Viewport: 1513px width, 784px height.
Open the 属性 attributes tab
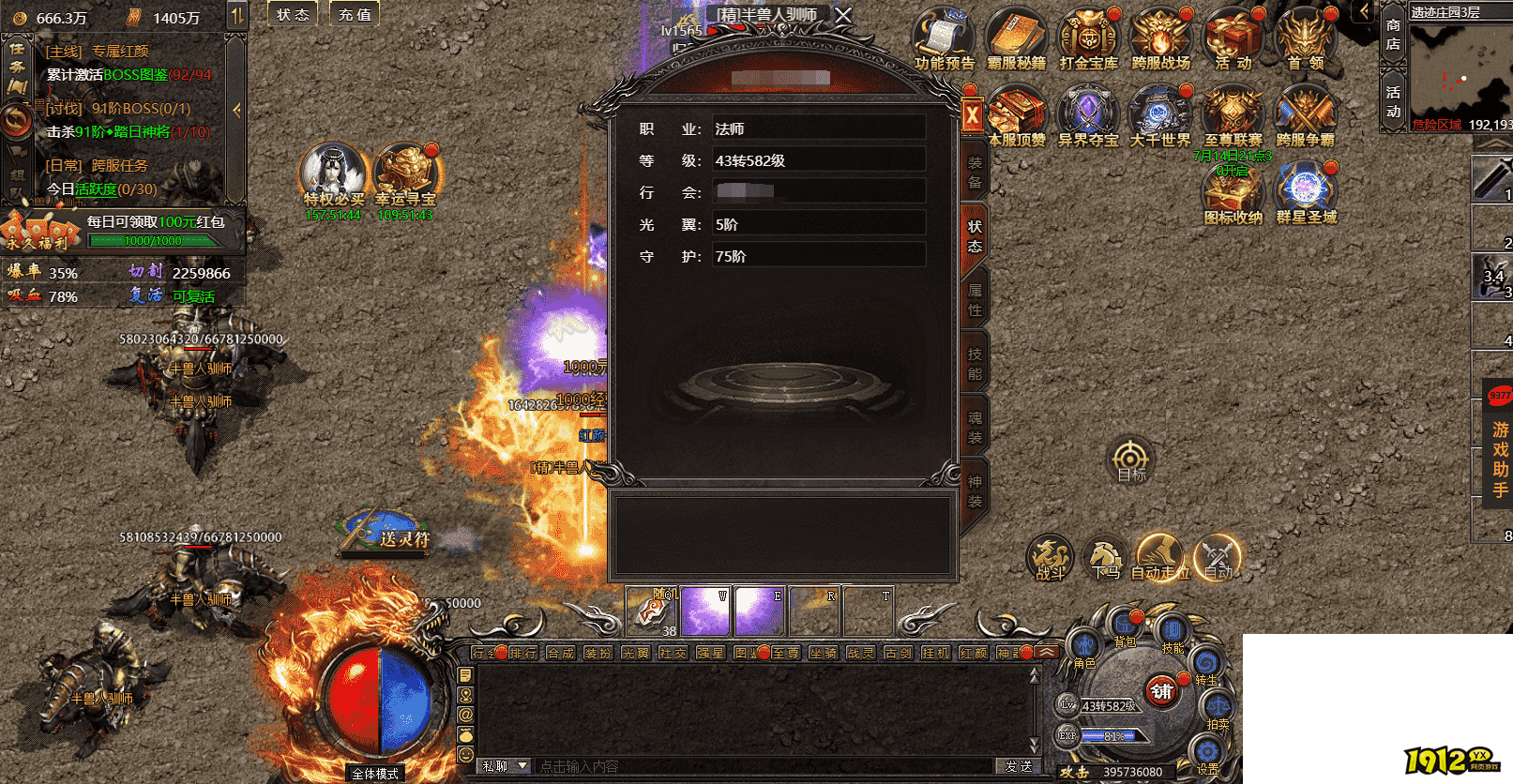(x=975, y=300)
